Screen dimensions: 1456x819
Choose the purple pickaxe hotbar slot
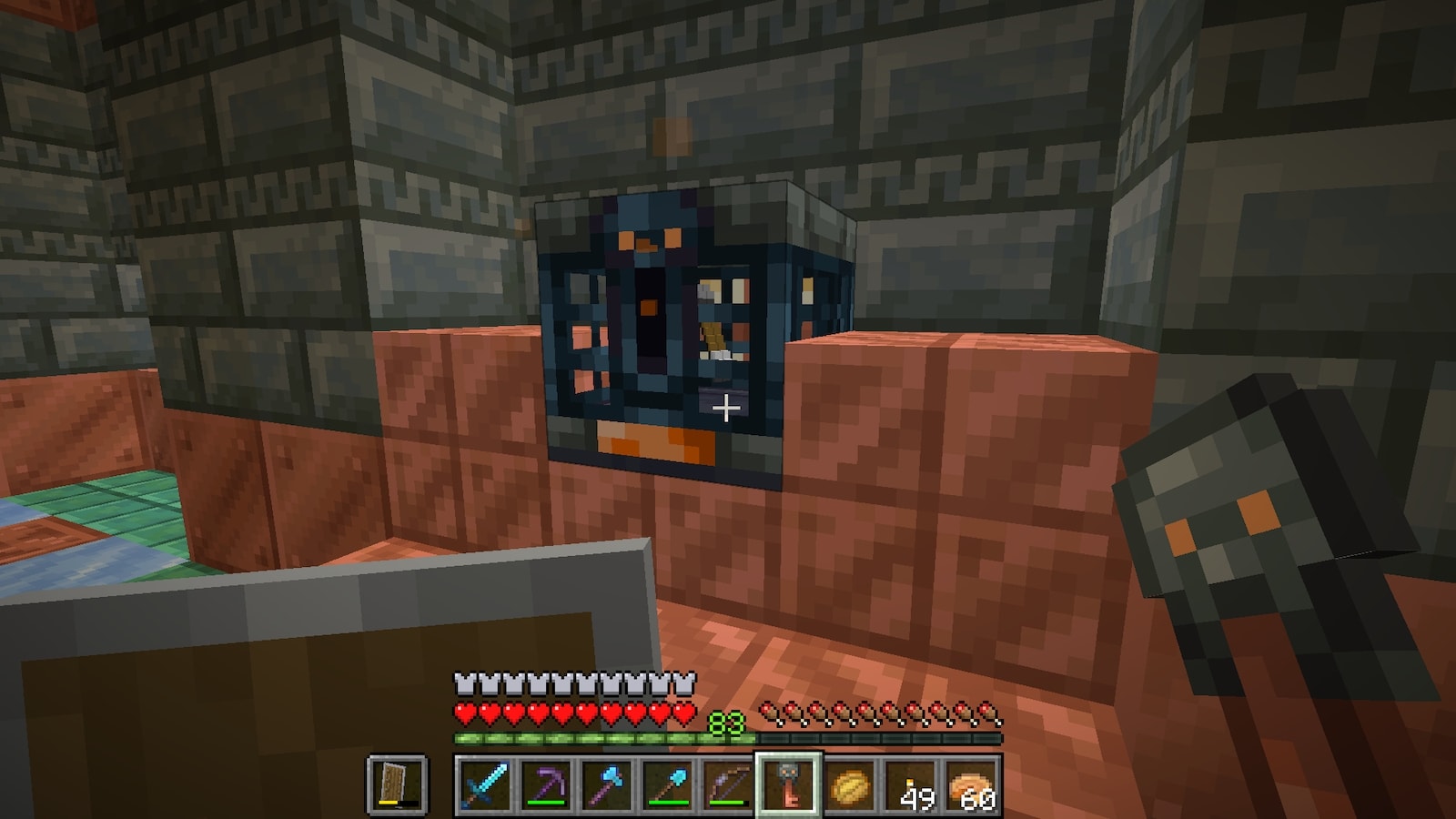tap(546, 784)
